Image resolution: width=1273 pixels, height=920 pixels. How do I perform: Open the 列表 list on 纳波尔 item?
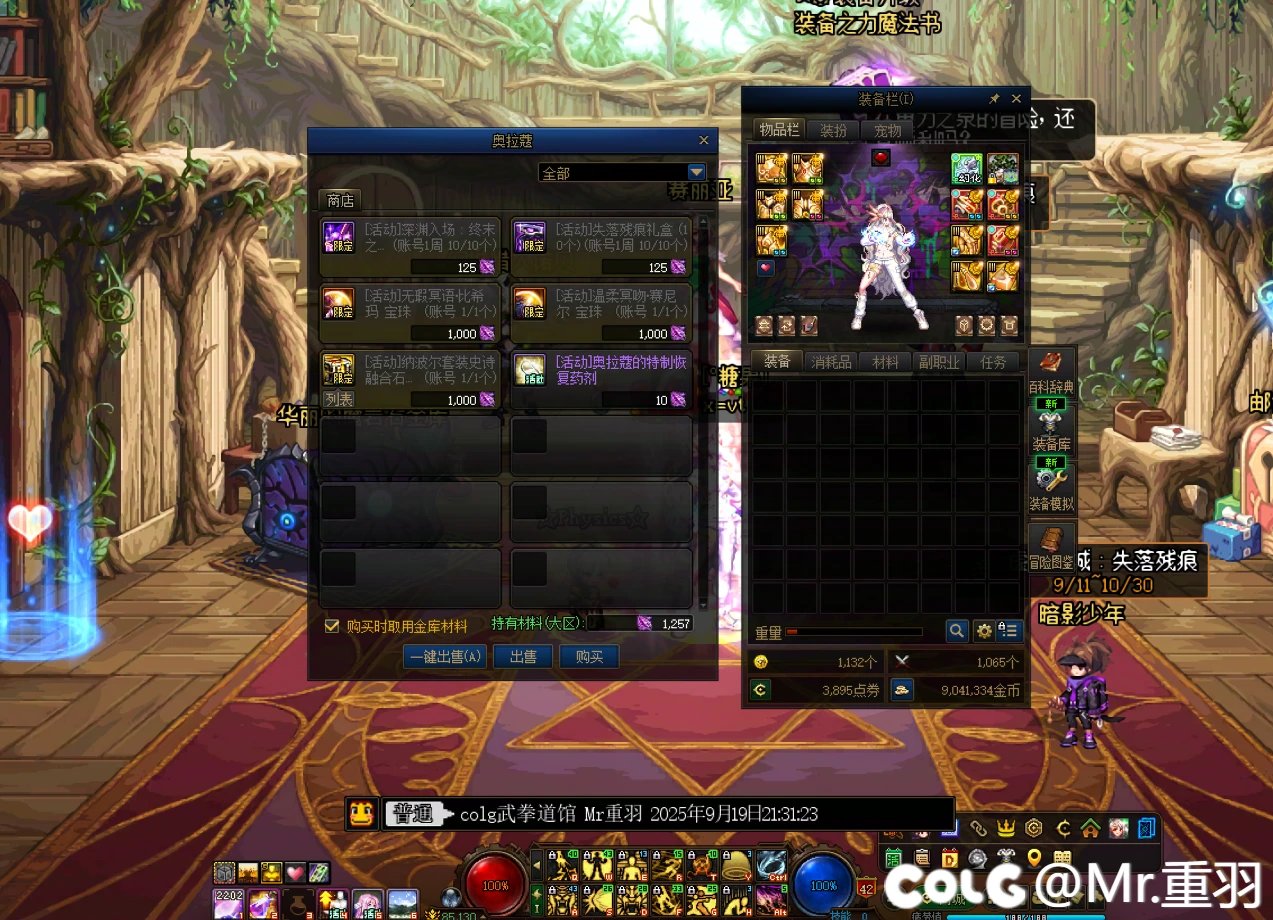338,399
